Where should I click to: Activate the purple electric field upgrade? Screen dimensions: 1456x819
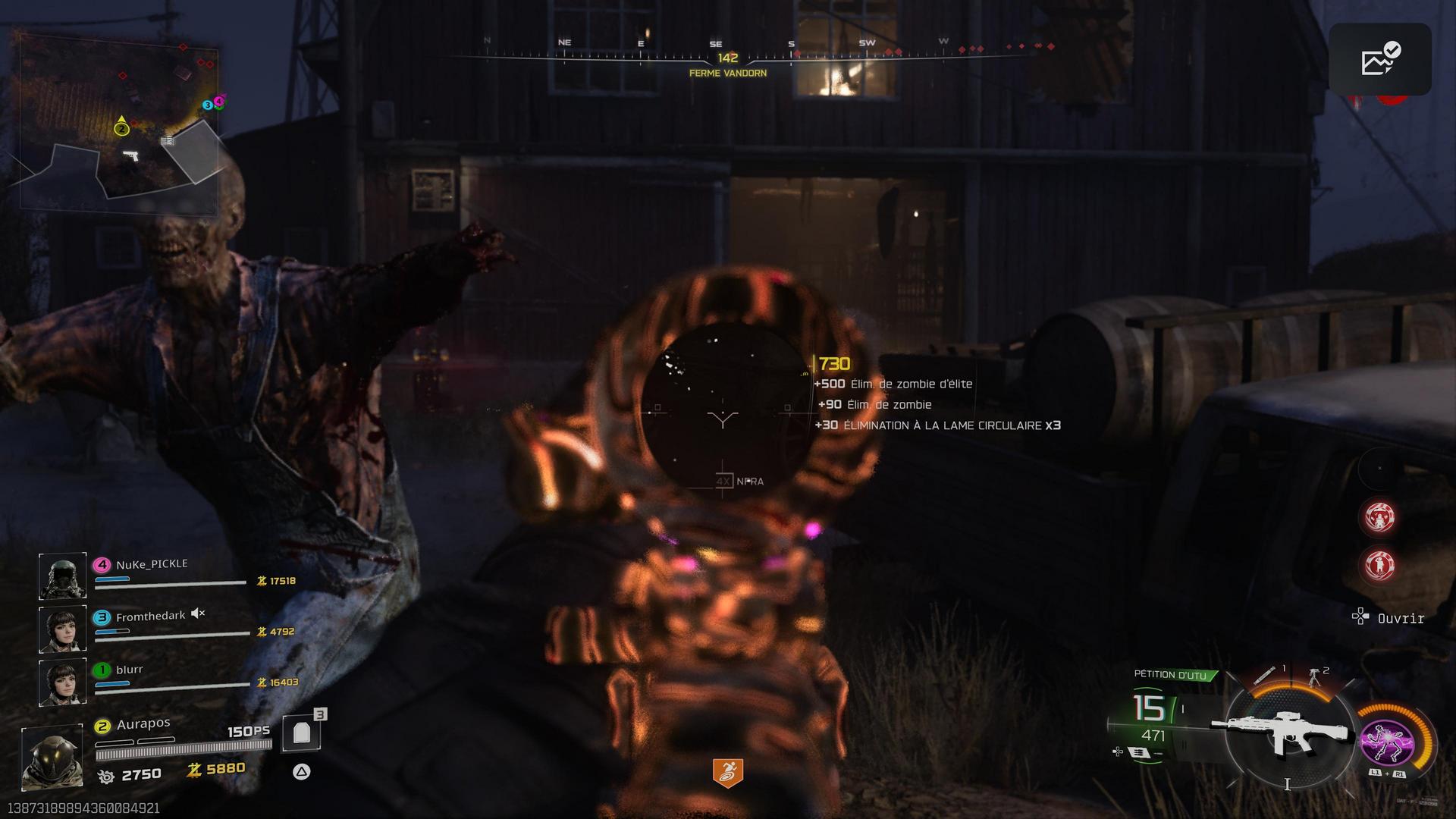(x=1386, y=742)
